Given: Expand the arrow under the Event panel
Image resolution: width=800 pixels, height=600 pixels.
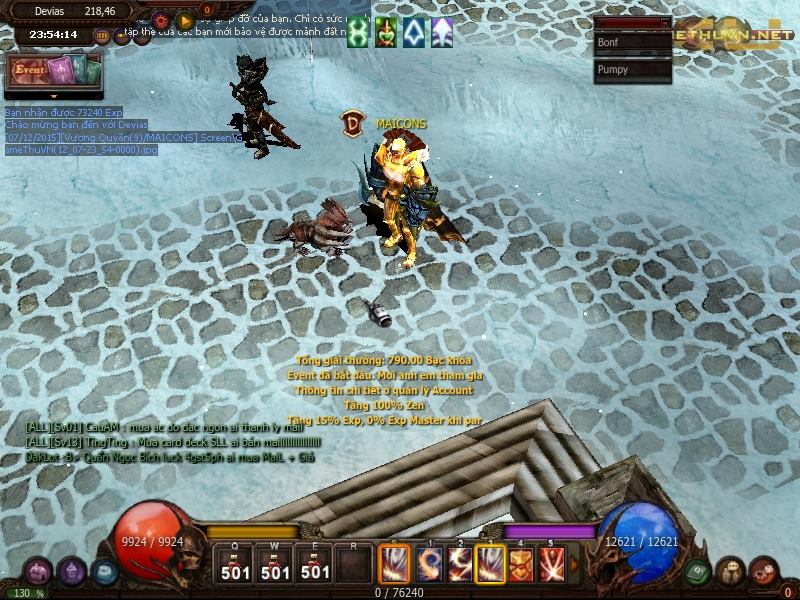Looking at the screenshot, I should (54, 95).
